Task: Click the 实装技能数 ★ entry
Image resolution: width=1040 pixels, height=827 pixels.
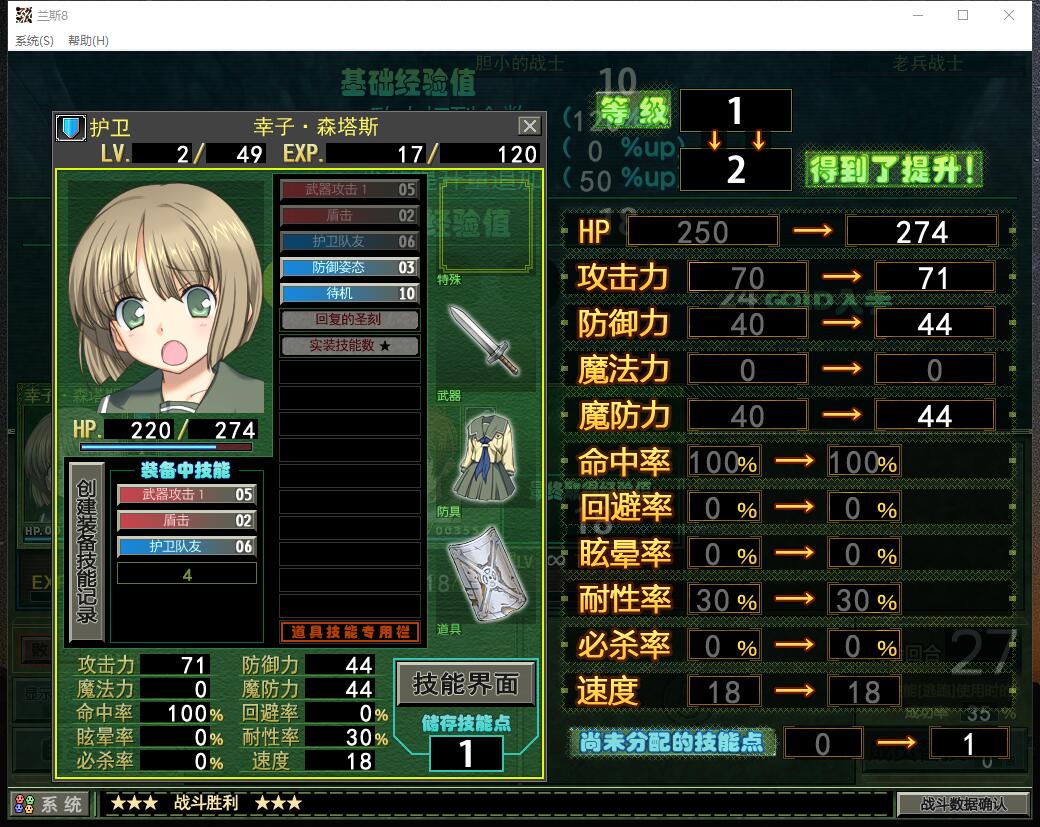Action: click(x=349, y=346)
